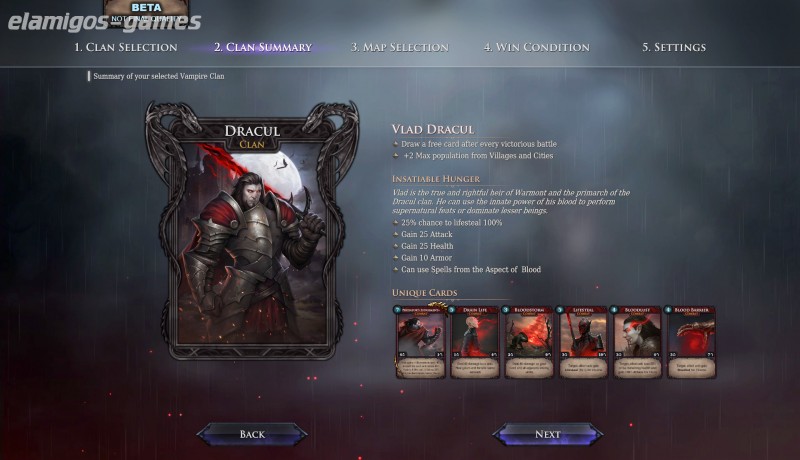View the Drain Life unique card
This screenshot has width=800, height=460.
point(475,342)
